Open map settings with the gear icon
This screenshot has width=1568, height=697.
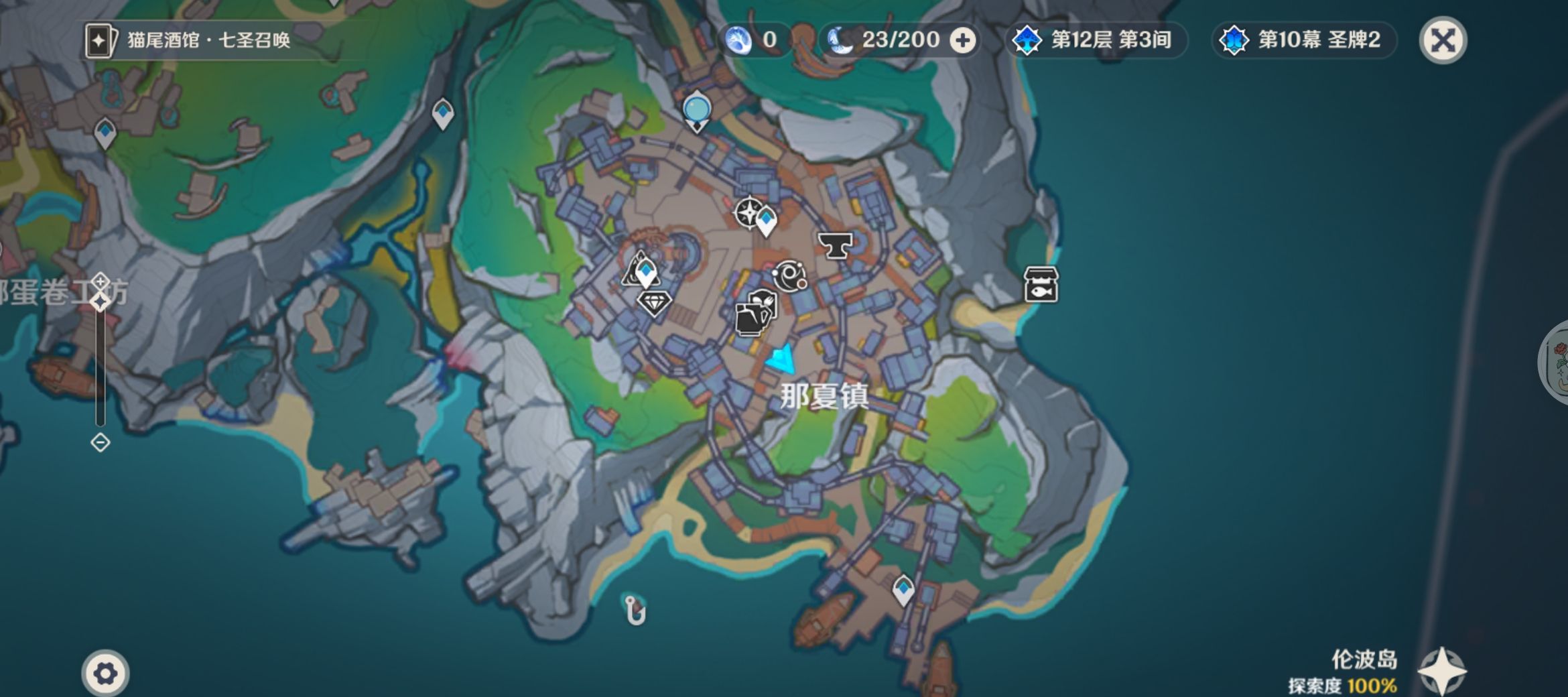[x=105, y=673]
